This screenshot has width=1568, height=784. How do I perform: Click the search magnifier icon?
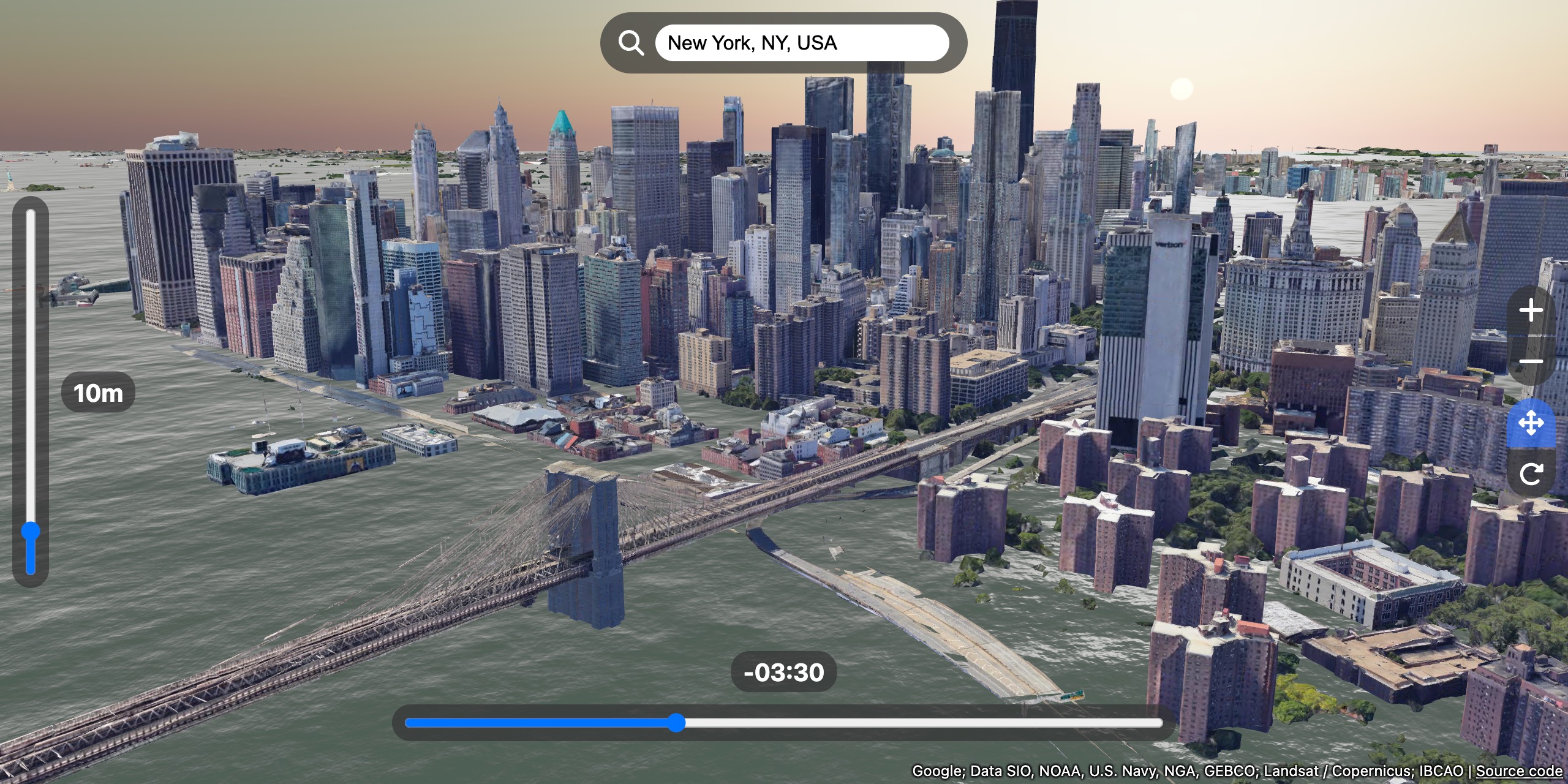631,42
